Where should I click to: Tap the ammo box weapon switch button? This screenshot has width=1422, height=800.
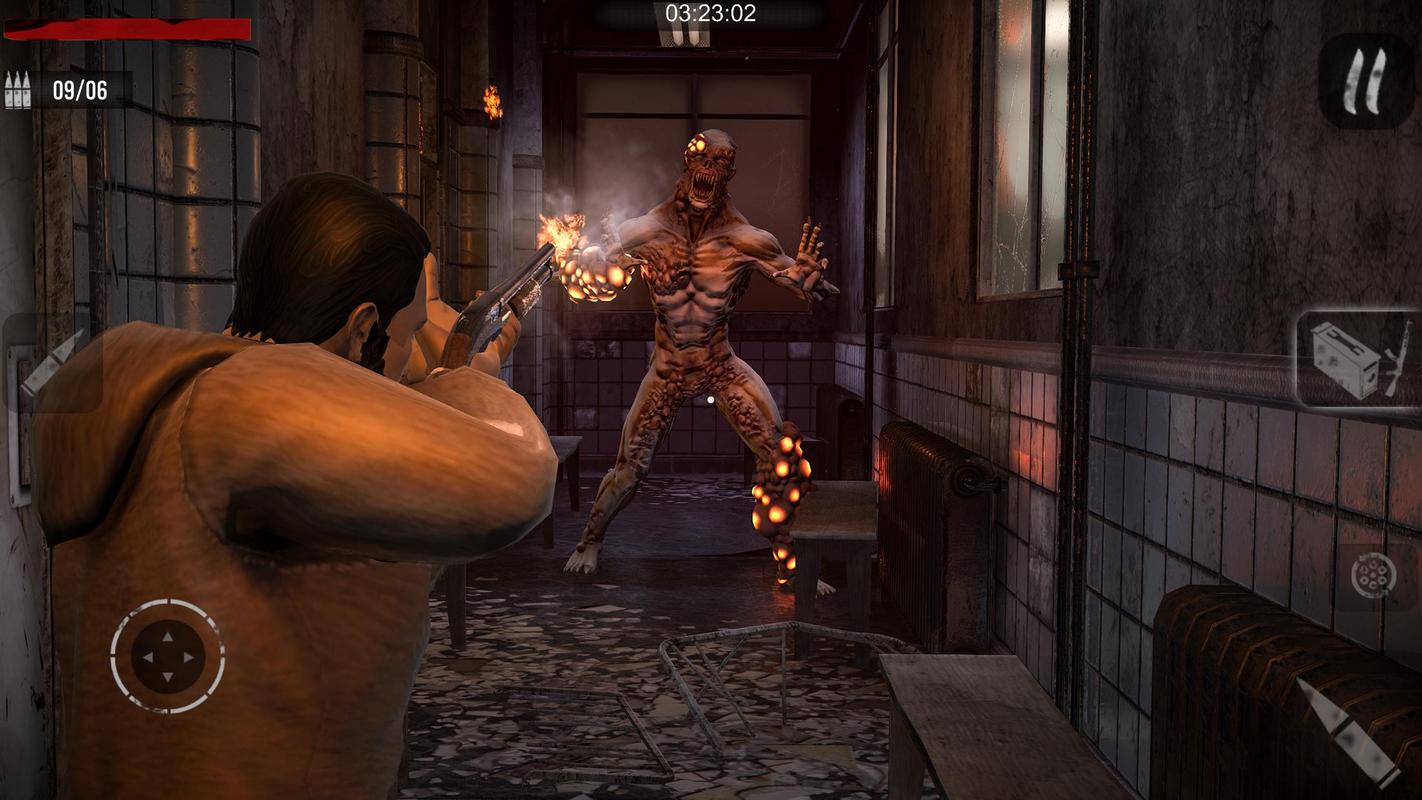(x=1358, y=358)
